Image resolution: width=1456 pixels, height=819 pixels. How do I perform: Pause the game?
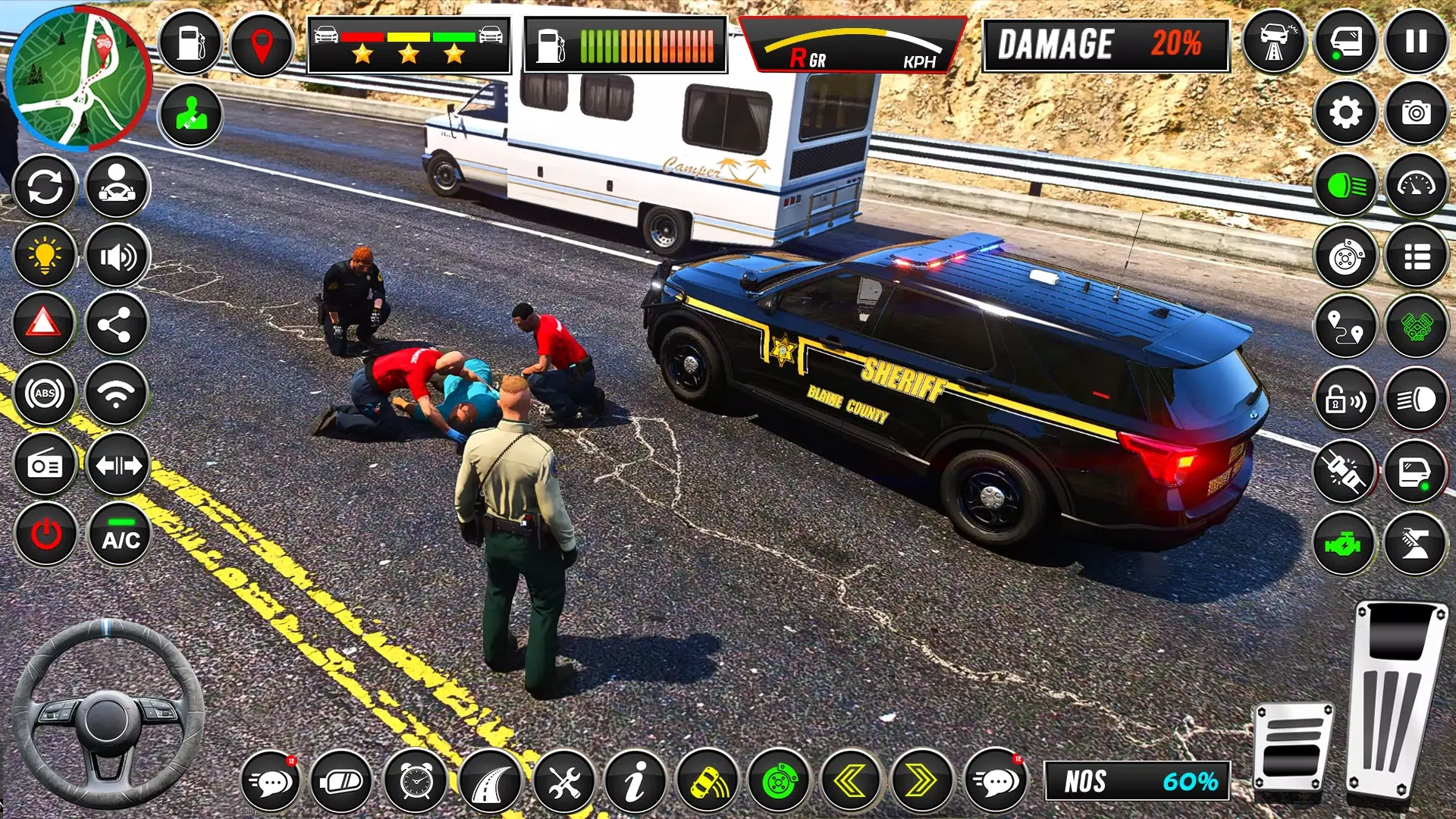tap(1416, 42)
